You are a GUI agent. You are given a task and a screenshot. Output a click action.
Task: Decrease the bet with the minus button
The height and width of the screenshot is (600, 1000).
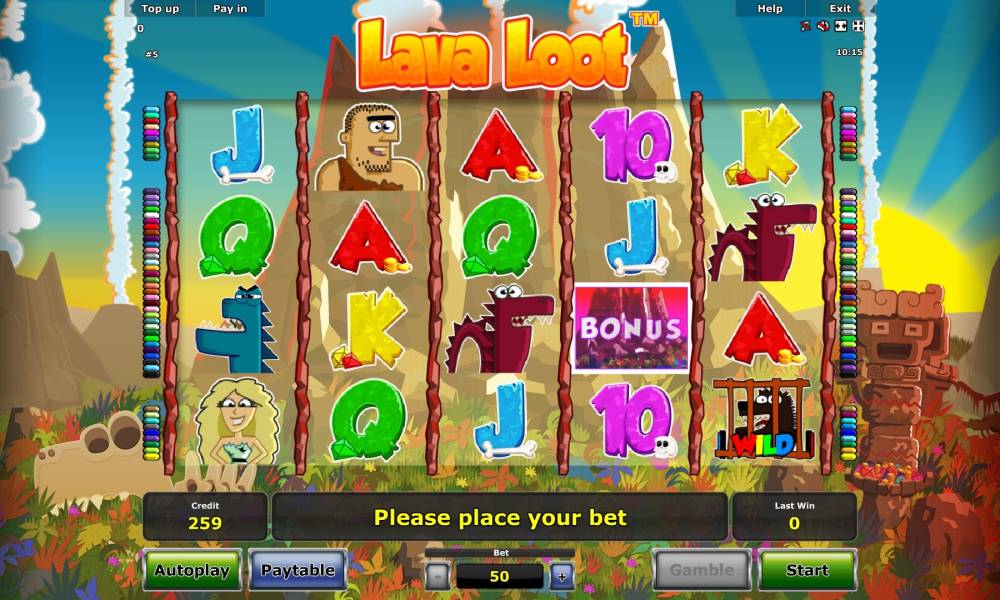pos(437,575)
